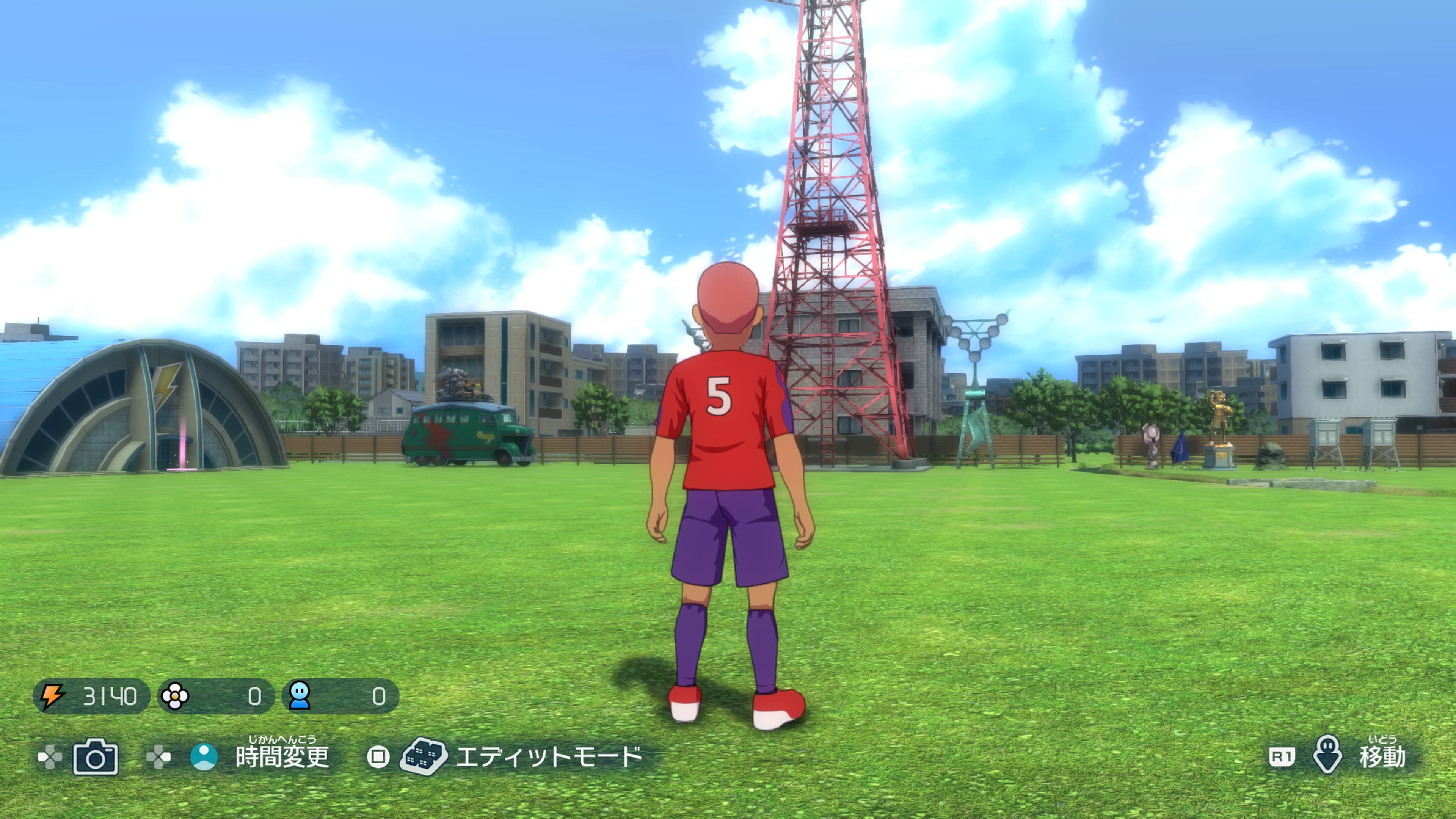The height and width of the screenshot is (819, 1456).
Task: Select the 時間変更 time change option
Action: (281, 756)
